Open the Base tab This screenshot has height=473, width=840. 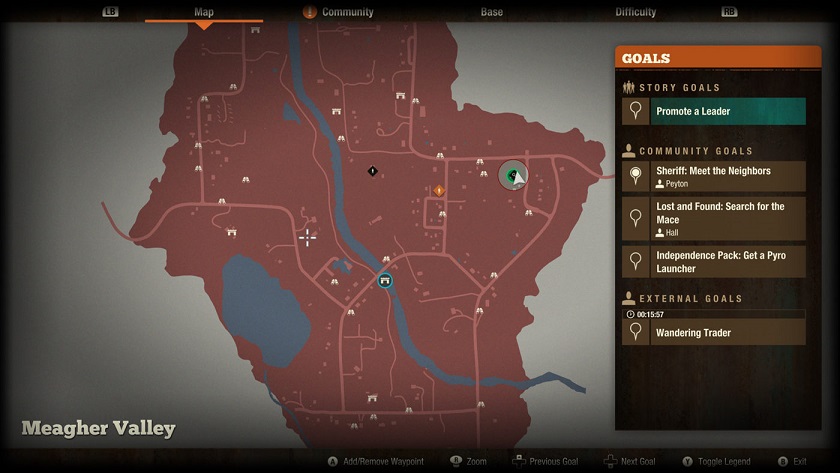click(491, 12)
